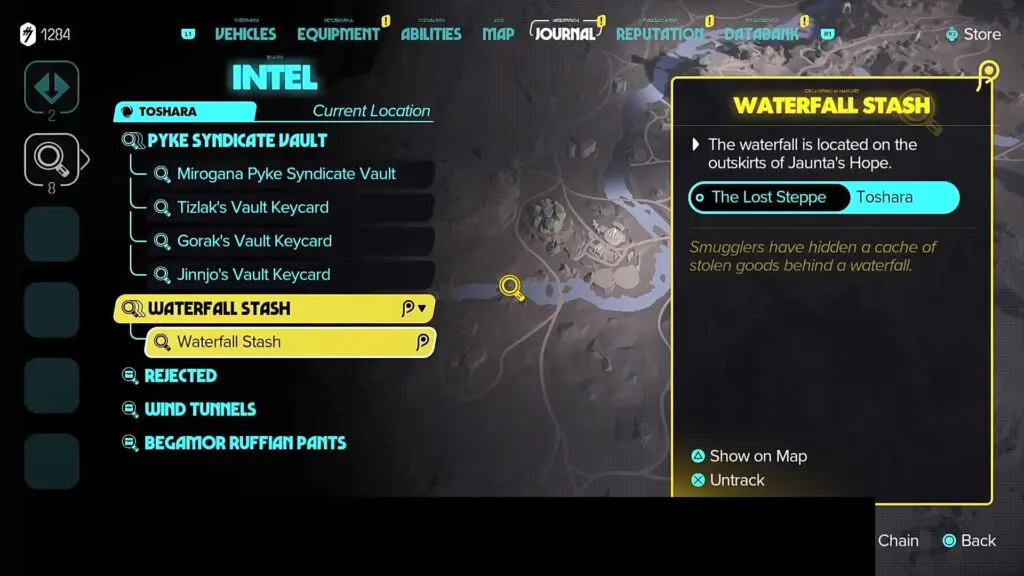Open the Rejected intel entry

click(x=180, y=376)
